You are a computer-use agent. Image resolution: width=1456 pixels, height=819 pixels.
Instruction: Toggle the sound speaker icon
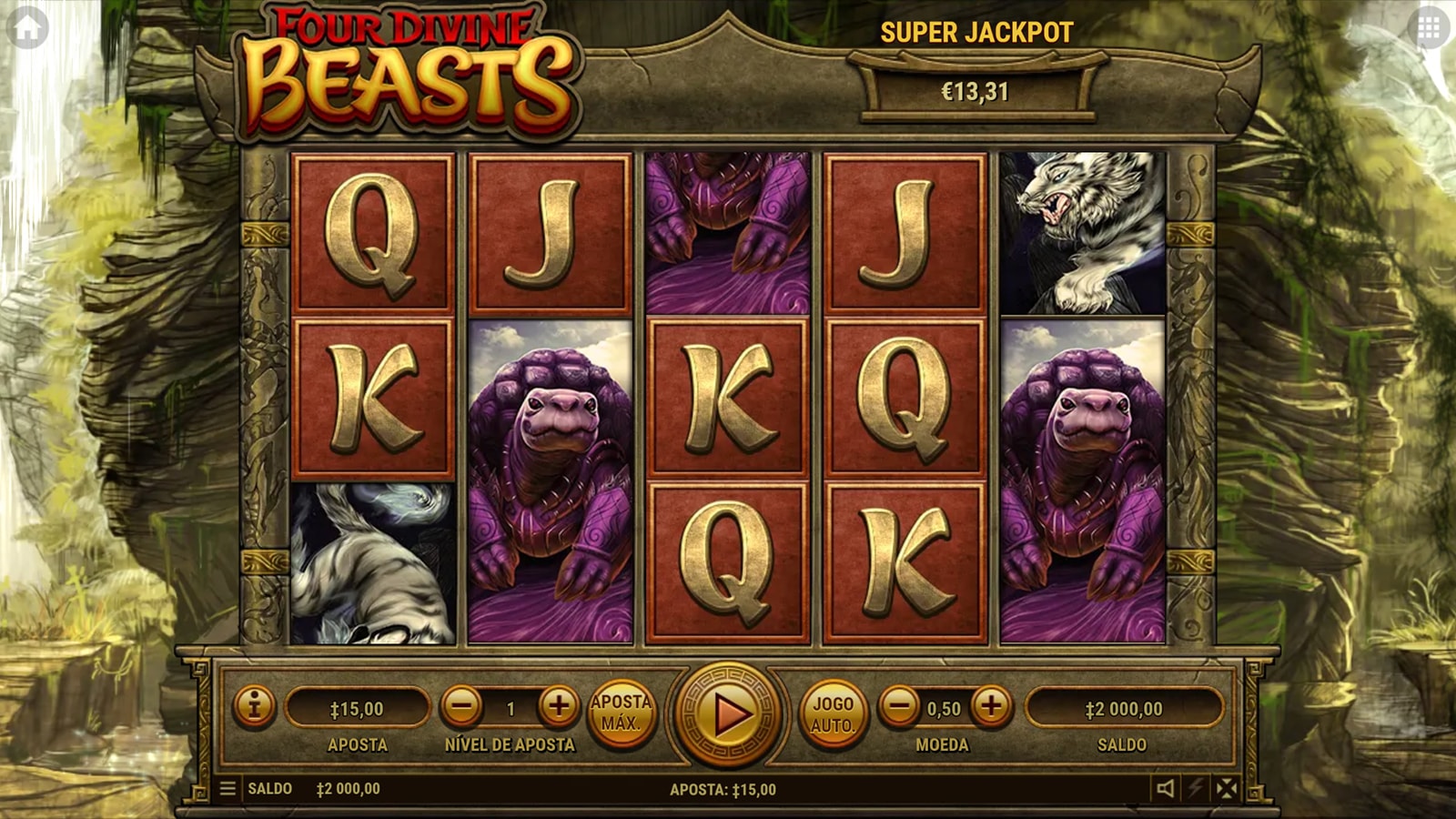coord(1165,788)
